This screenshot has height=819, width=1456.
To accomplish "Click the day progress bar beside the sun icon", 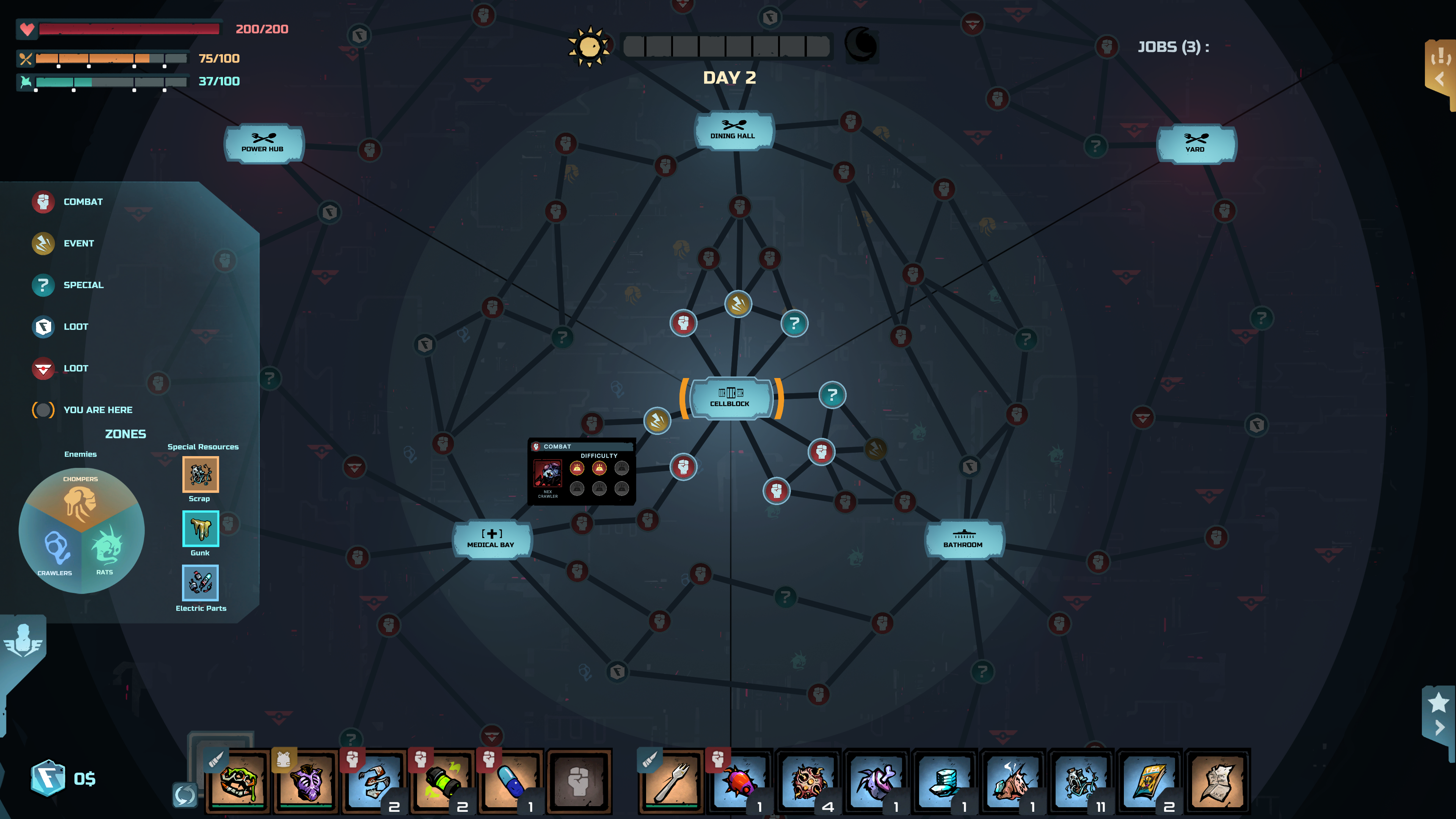I will tap(726, 46).
